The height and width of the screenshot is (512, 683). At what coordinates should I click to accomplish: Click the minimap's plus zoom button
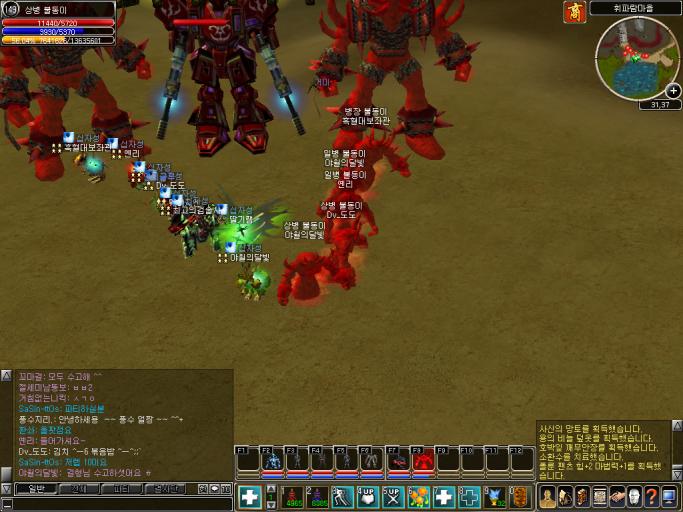coord(673,91)
